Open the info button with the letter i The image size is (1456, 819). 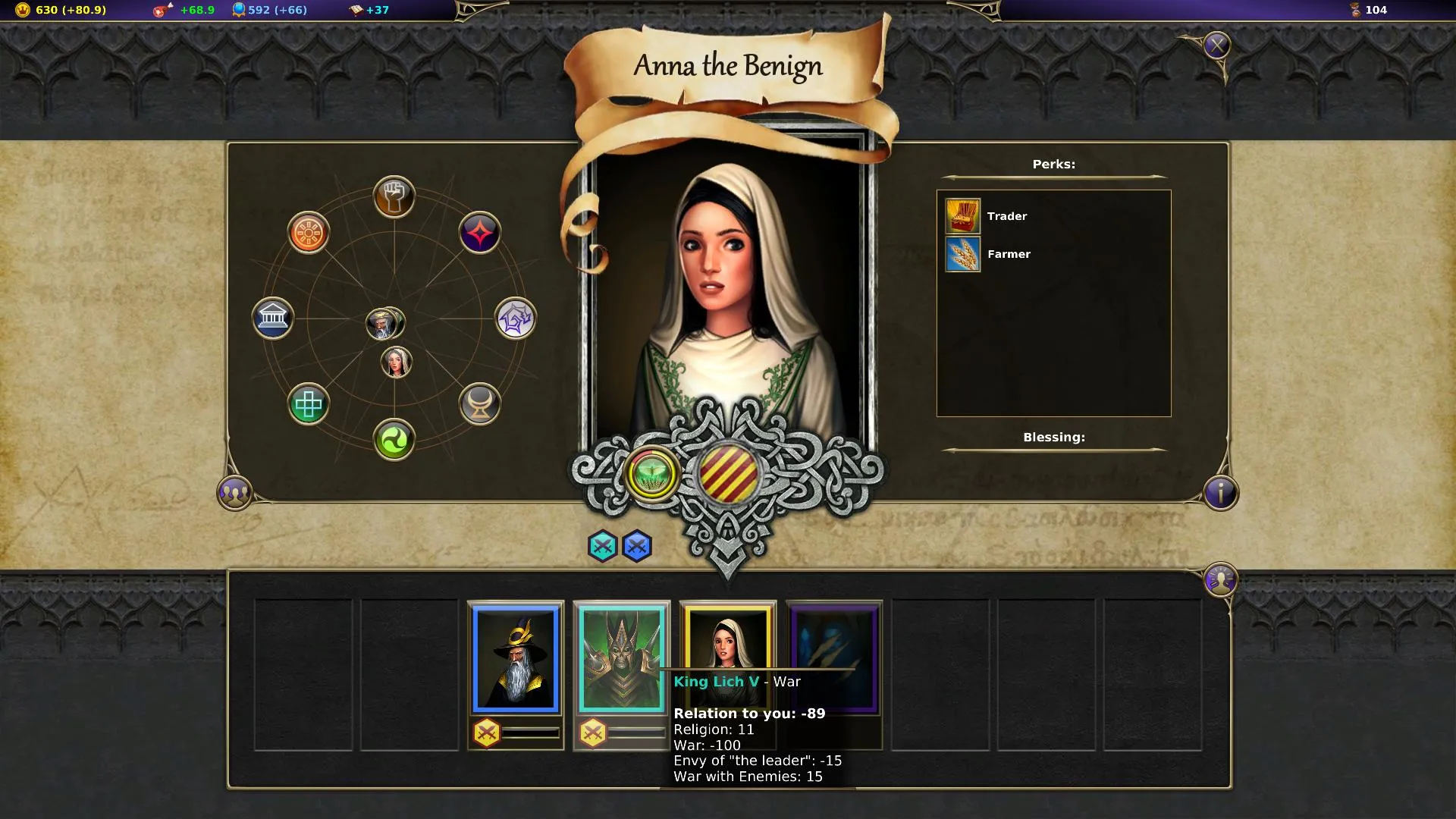click(x=1220, y=493)
